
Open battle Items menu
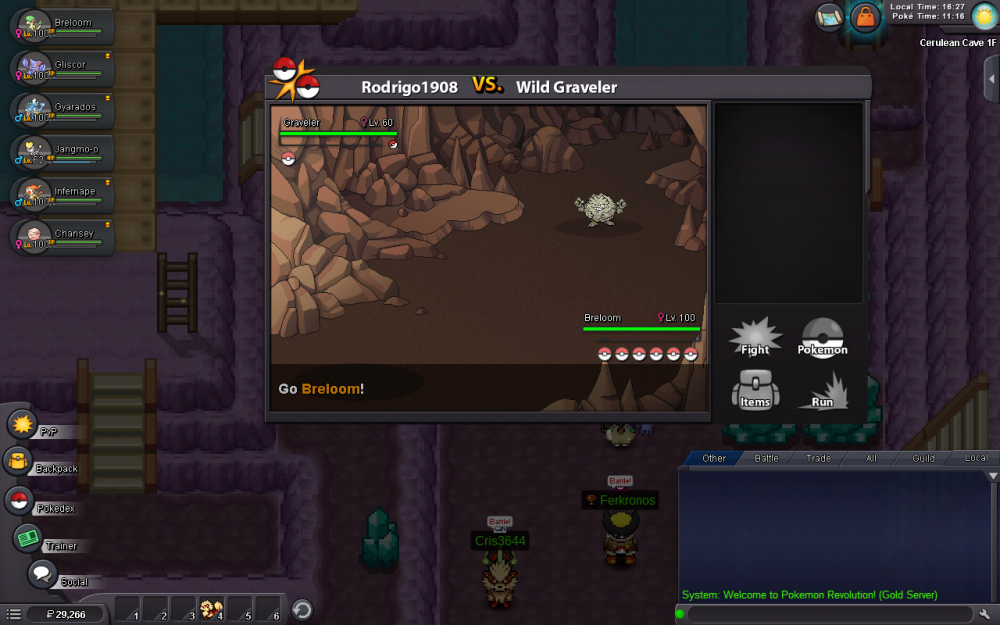[755, 390]
